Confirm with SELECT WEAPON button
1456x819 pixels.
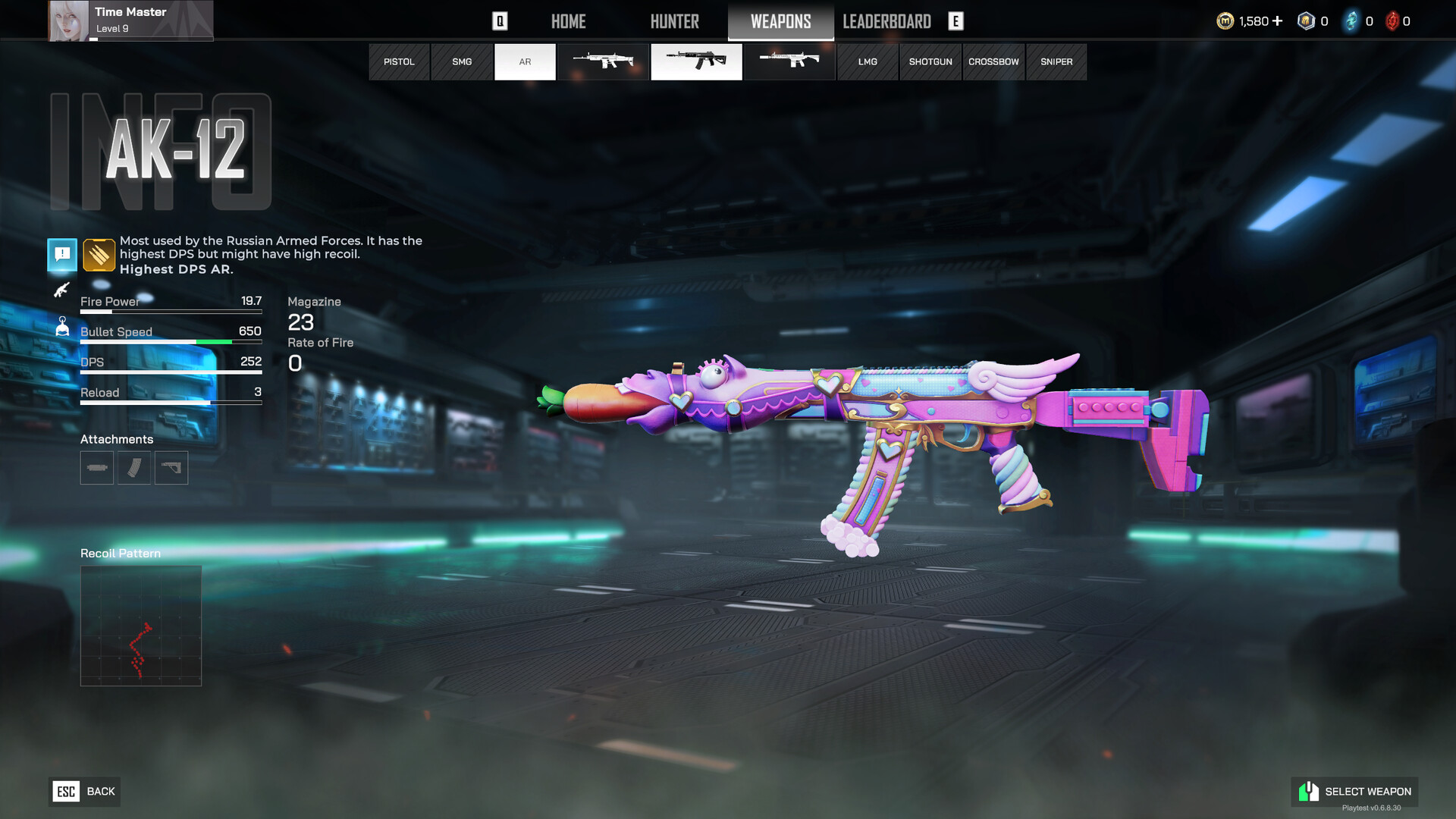point(1354,792)
